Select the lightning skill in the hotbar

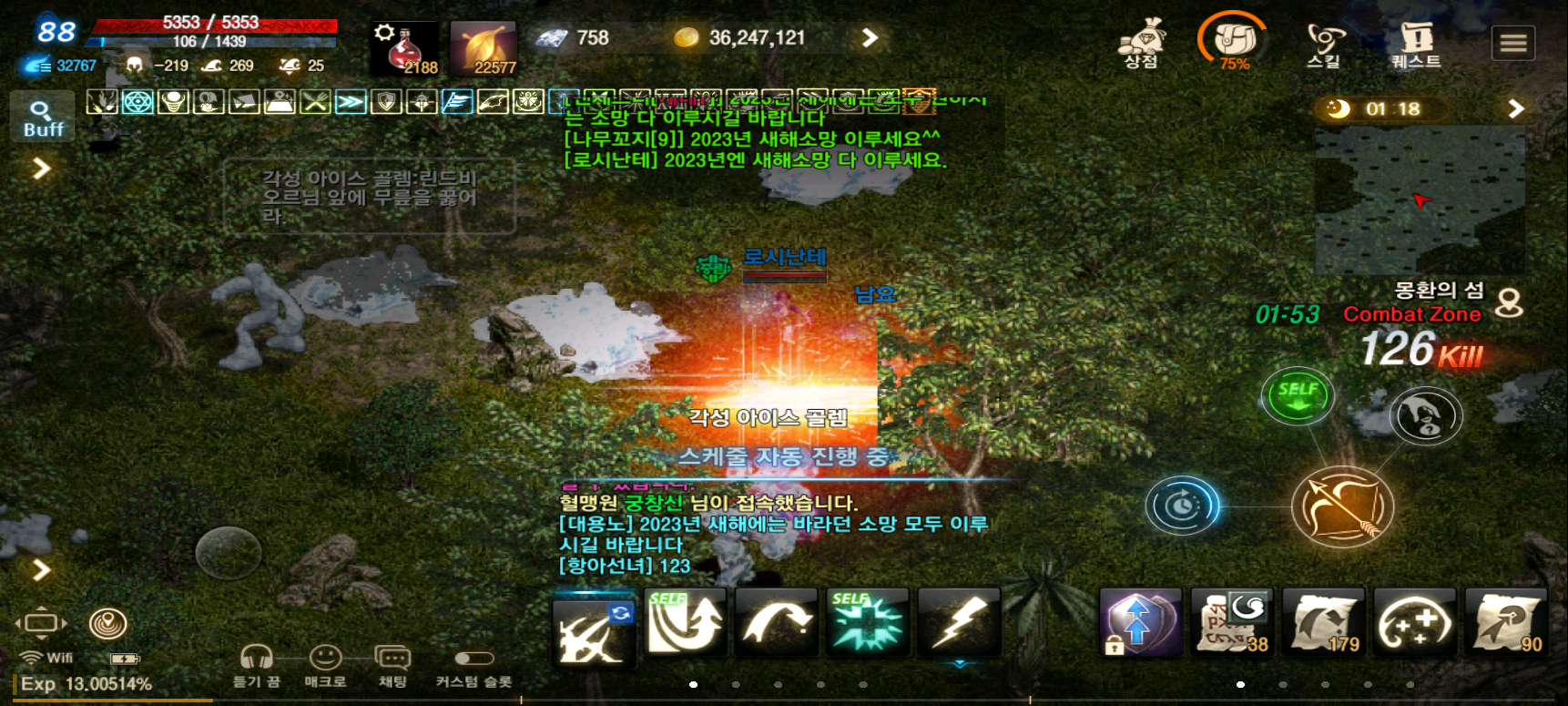pyautogui.click(x=960, y=622)
